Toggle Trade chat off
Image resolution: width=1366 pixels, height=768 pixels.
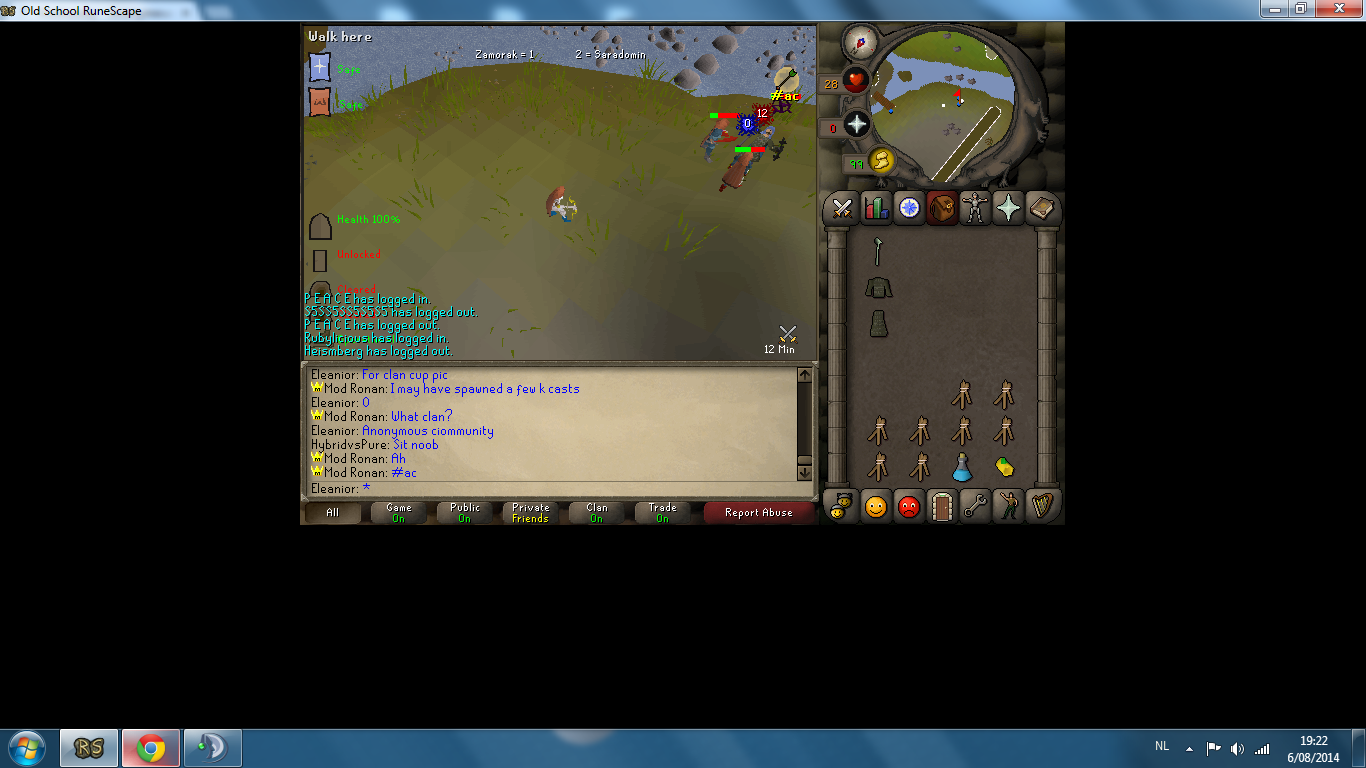coord(662,512)
